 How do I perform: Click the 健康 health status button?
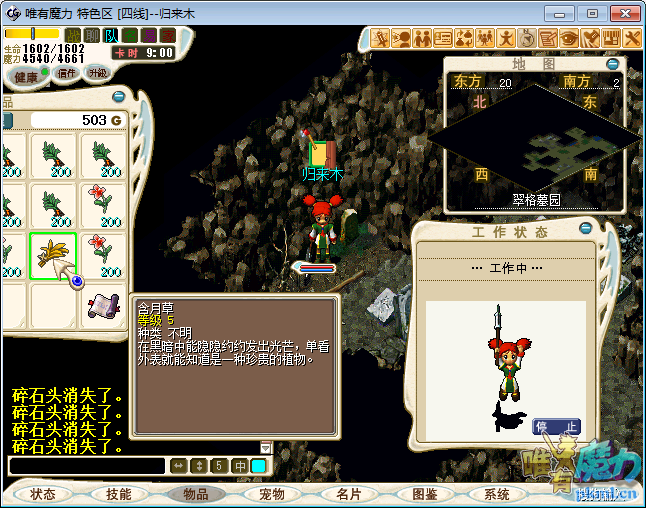pyautogui.click(x=27, y=77)
